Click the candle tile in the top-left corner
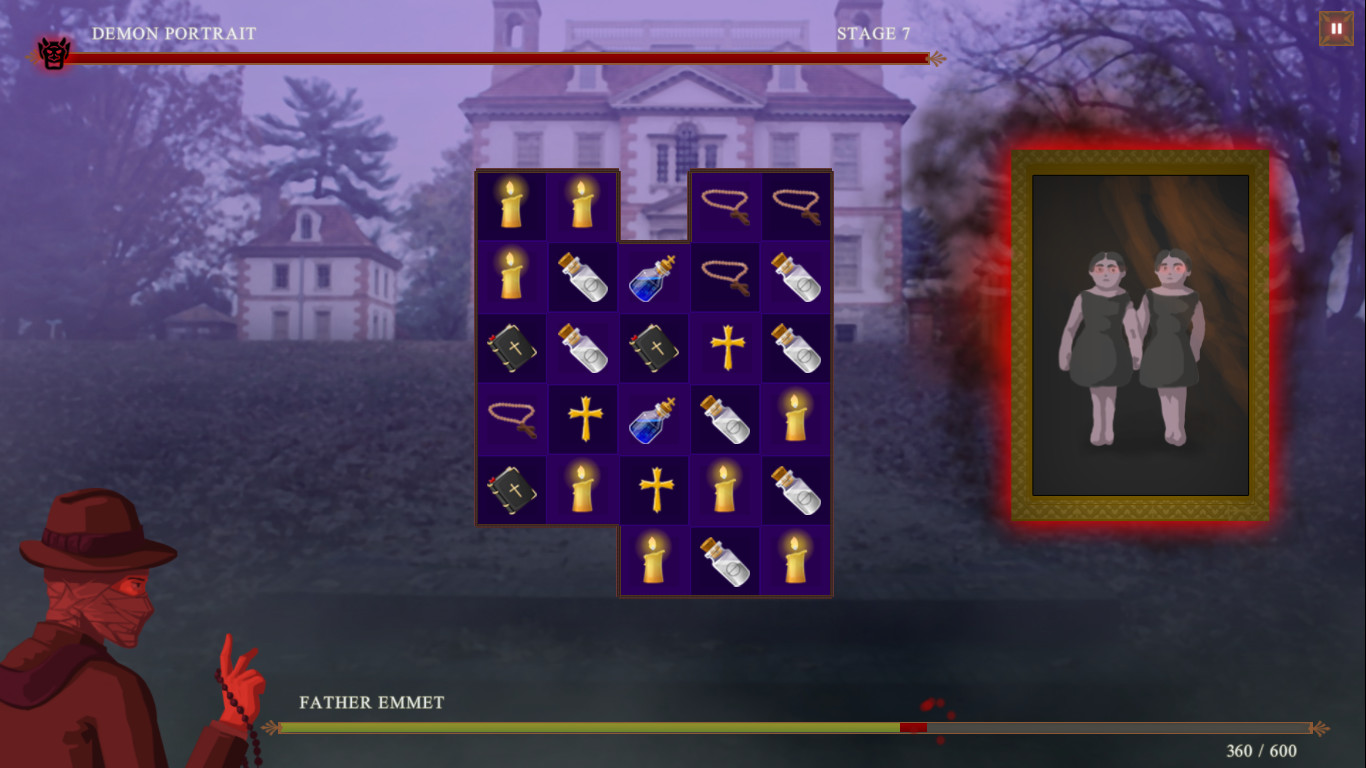1366x768 pixels. [x=511, y=204]
